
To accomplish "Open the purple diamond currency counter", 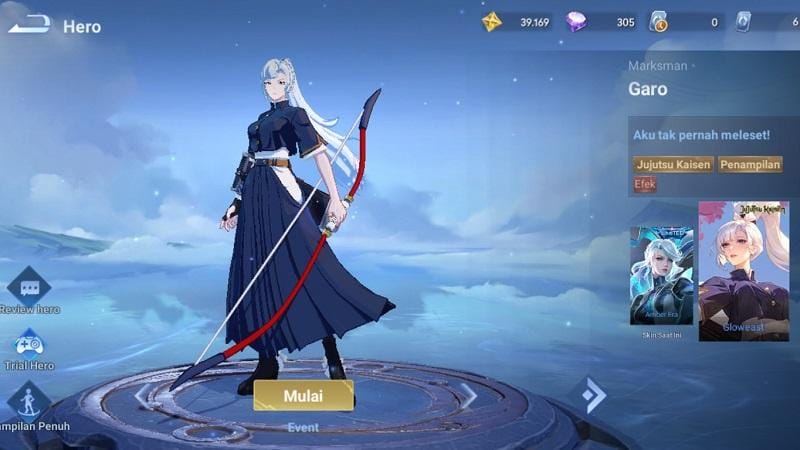I will 577,22.
